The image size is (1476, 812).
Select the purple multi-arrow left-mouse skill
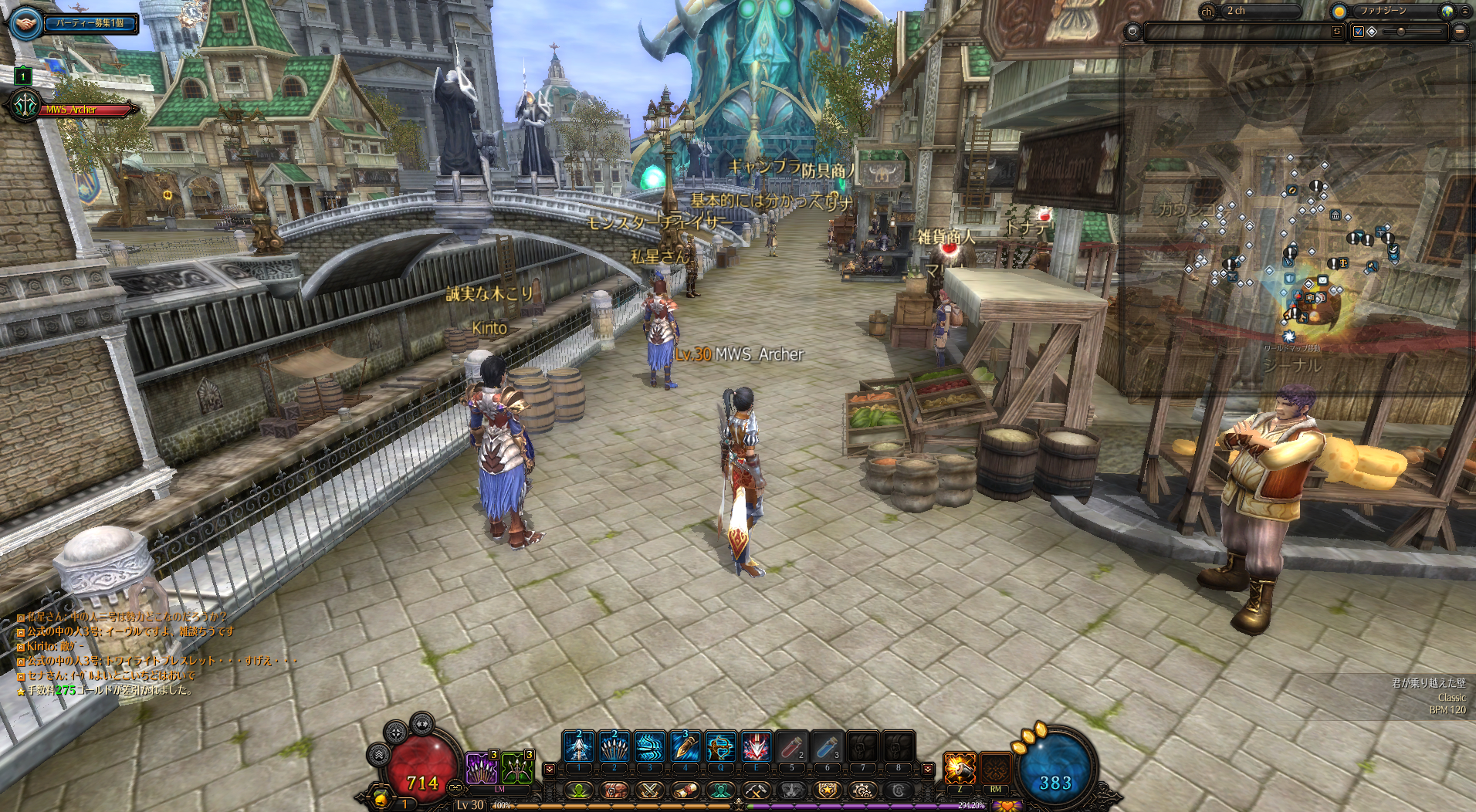click(x=482, y=768)
